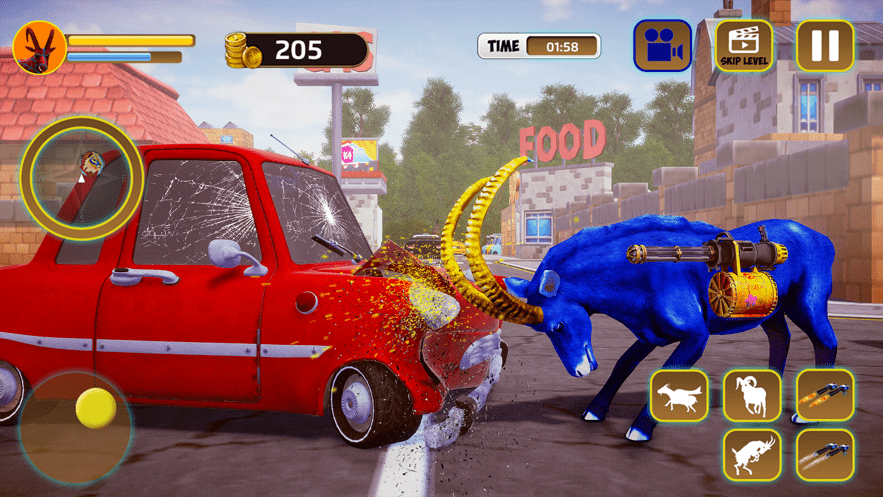Switch the camera view

(x=662, y=46)
